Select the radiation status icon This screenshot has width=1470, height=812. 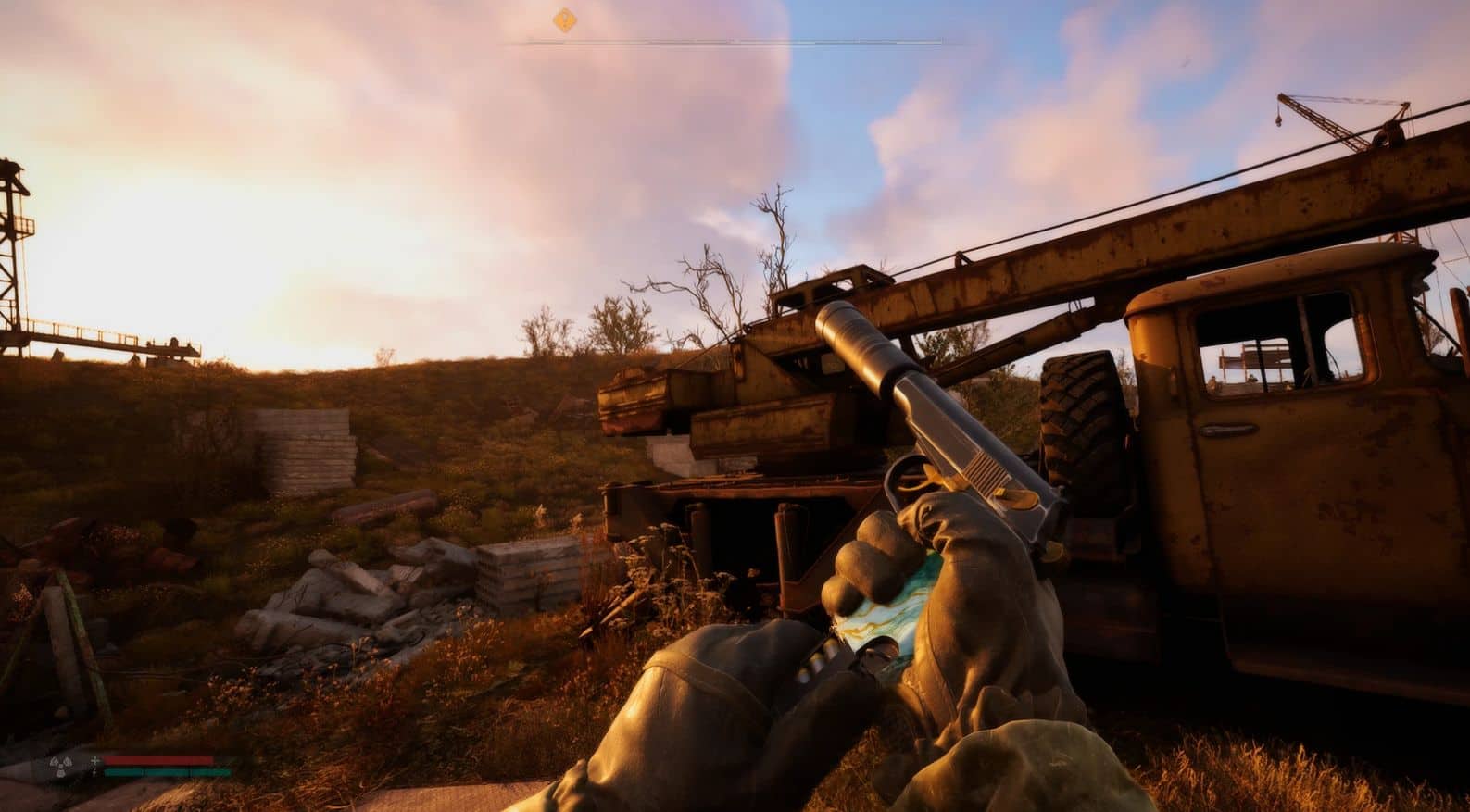[x=62, y=767]
